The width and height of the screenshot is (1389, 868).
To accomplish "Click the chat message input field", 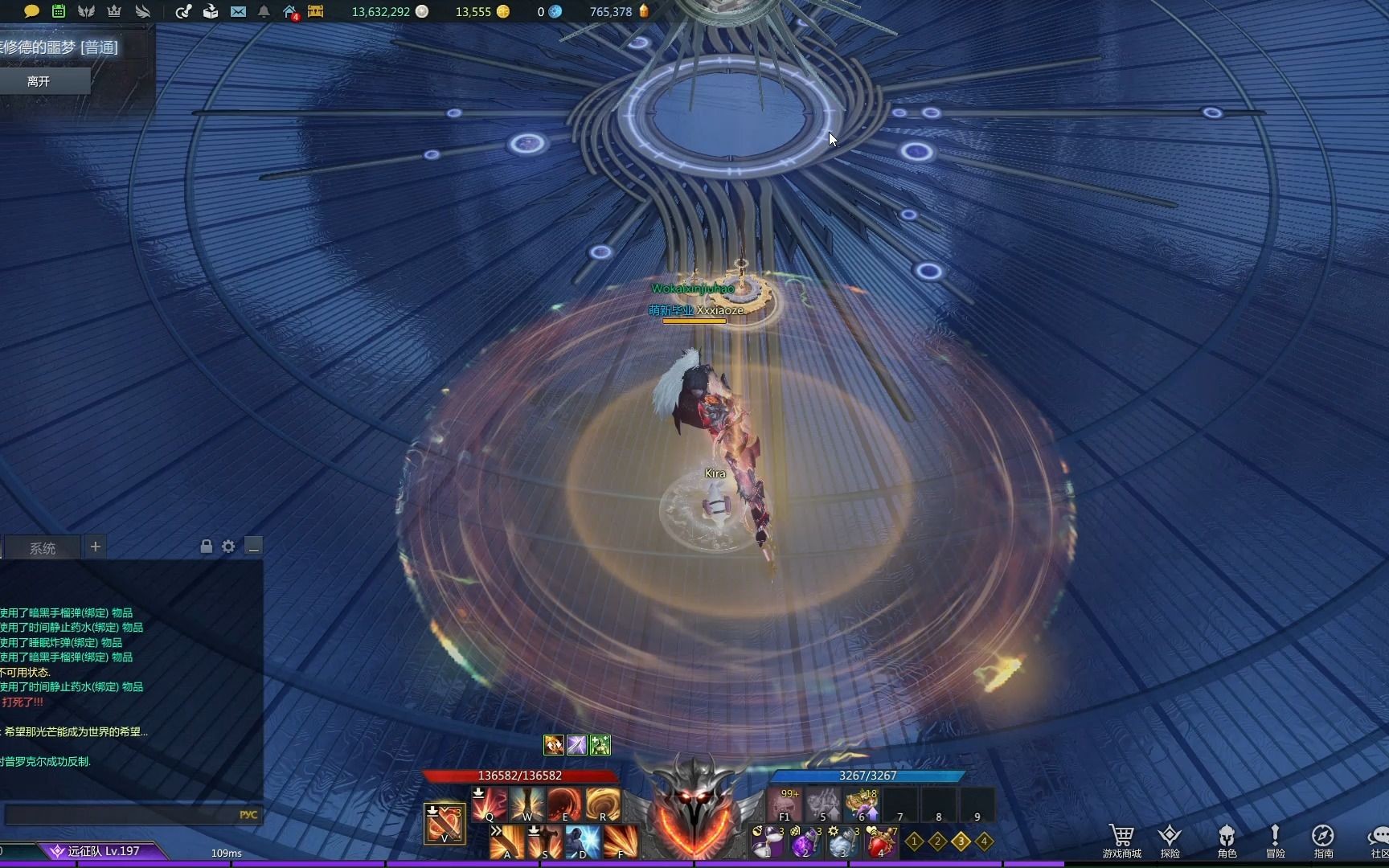I will 121,814.
